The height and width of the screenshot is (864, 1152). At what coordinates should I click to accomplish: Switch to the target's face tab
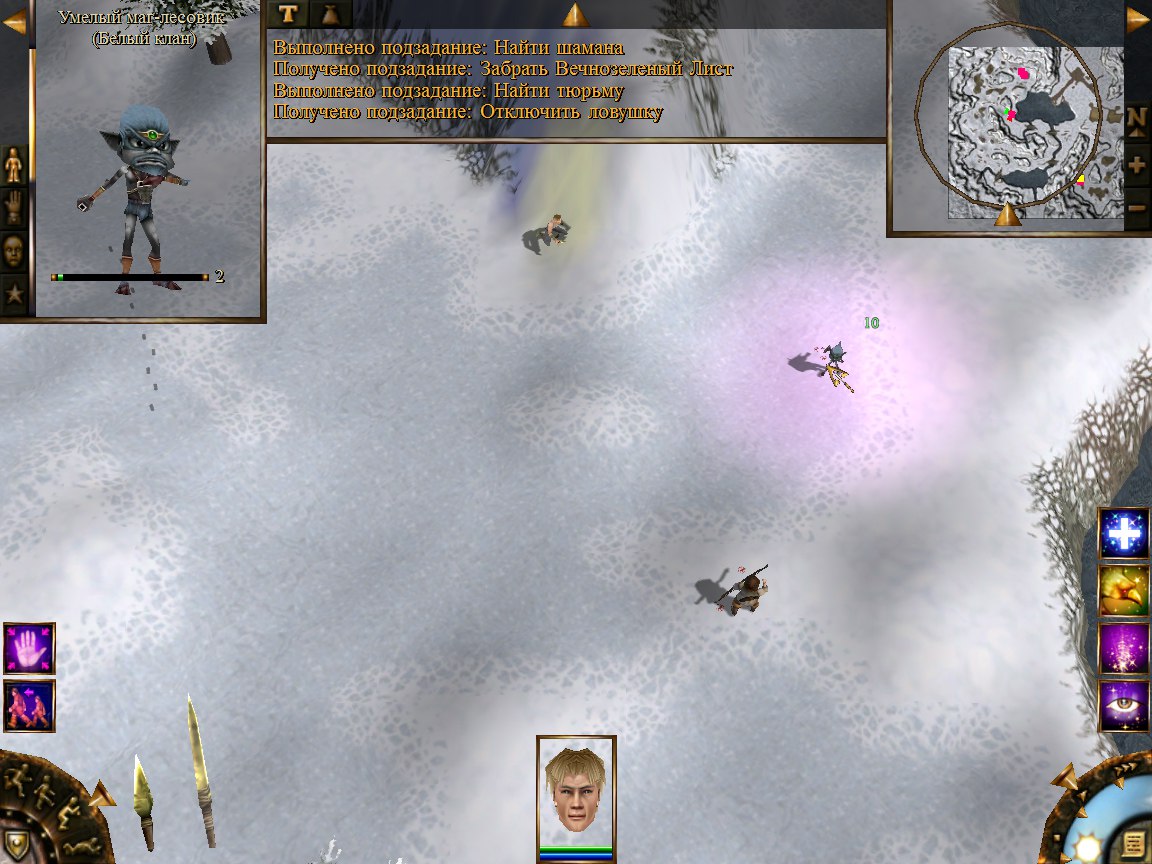pos(14,251)
